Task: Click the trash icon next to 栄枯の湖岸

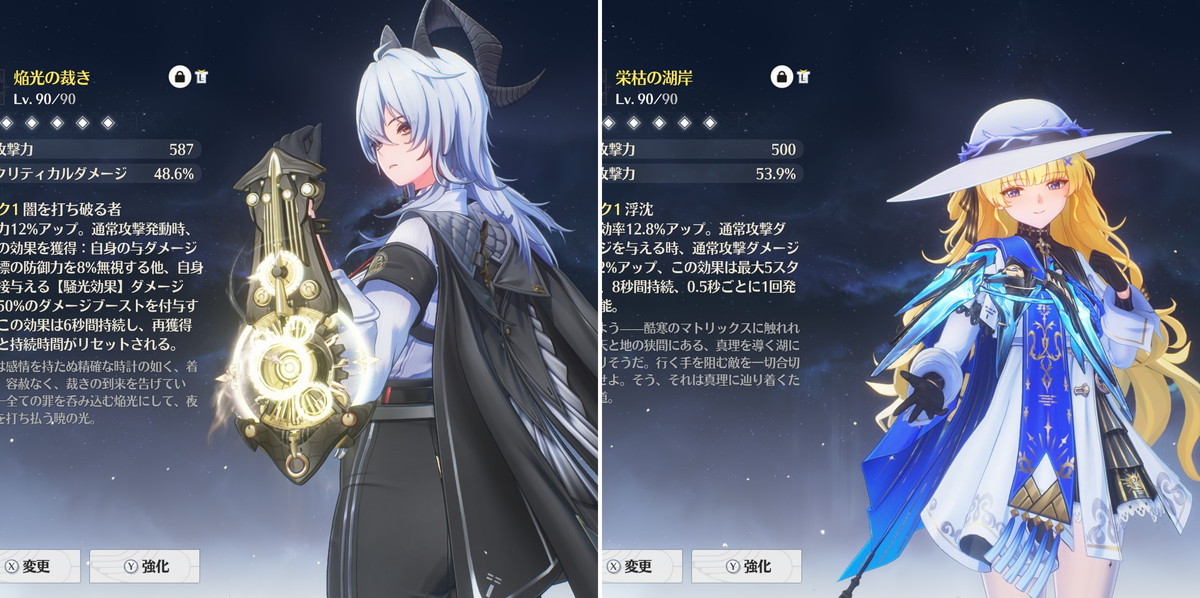Action: 803,77
